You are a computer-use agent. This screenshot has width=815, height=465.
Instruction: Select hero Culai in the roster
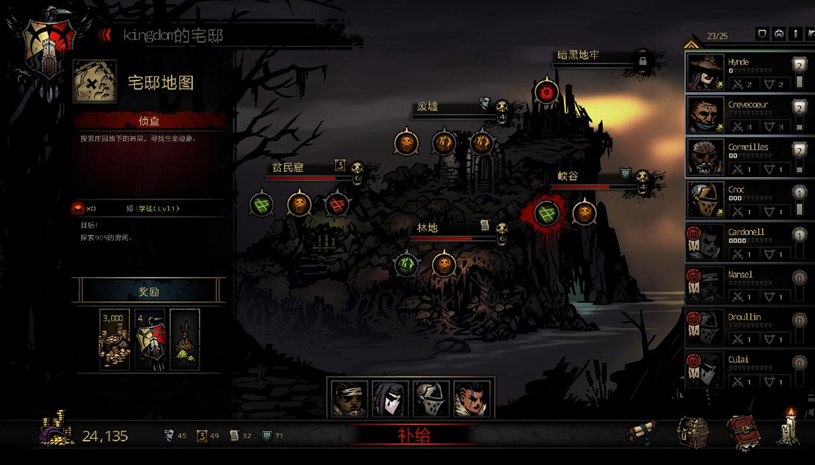[x=747, y=369]
